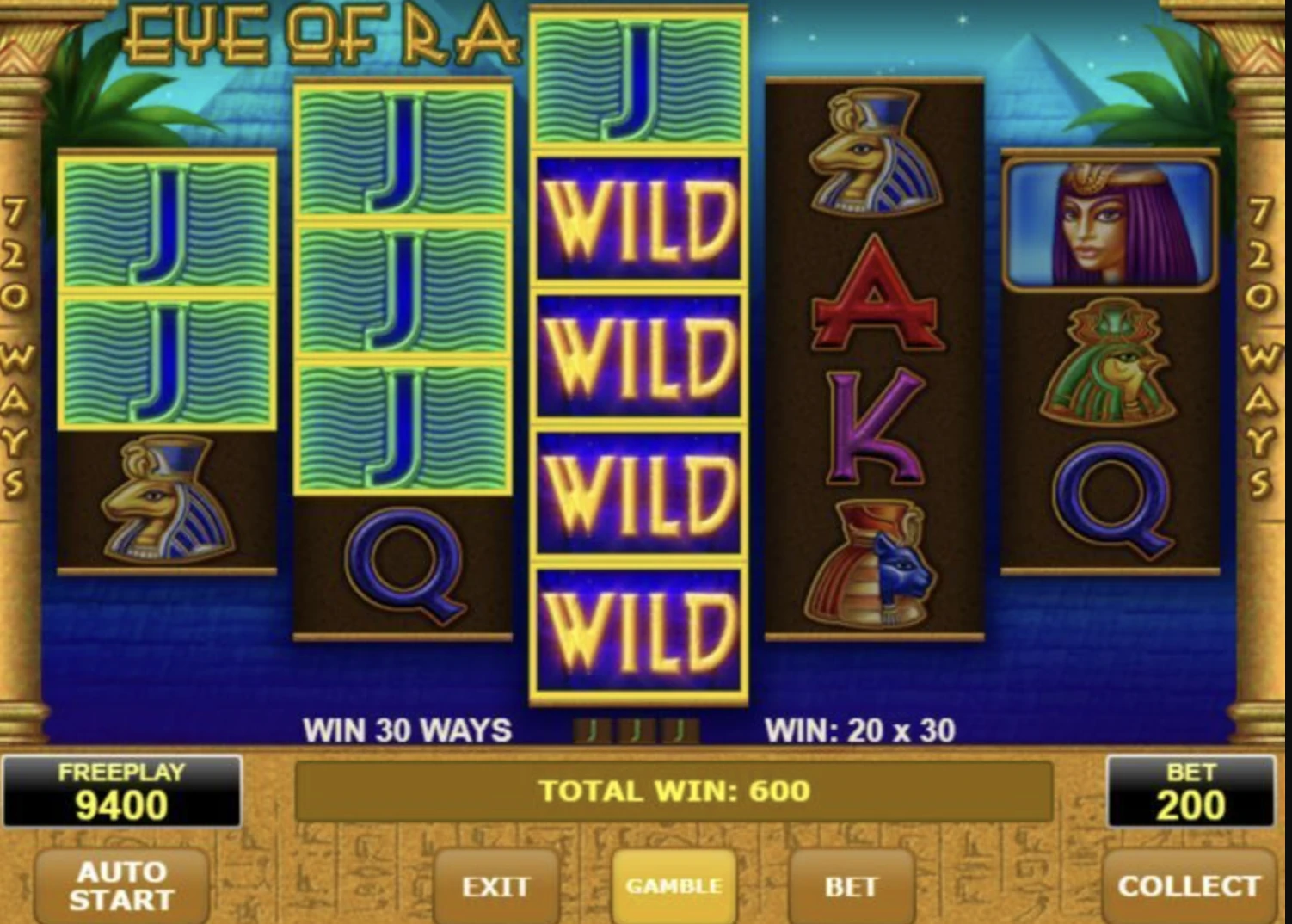
Task: Click the small J win indicator markers
Action: [637, 730]
